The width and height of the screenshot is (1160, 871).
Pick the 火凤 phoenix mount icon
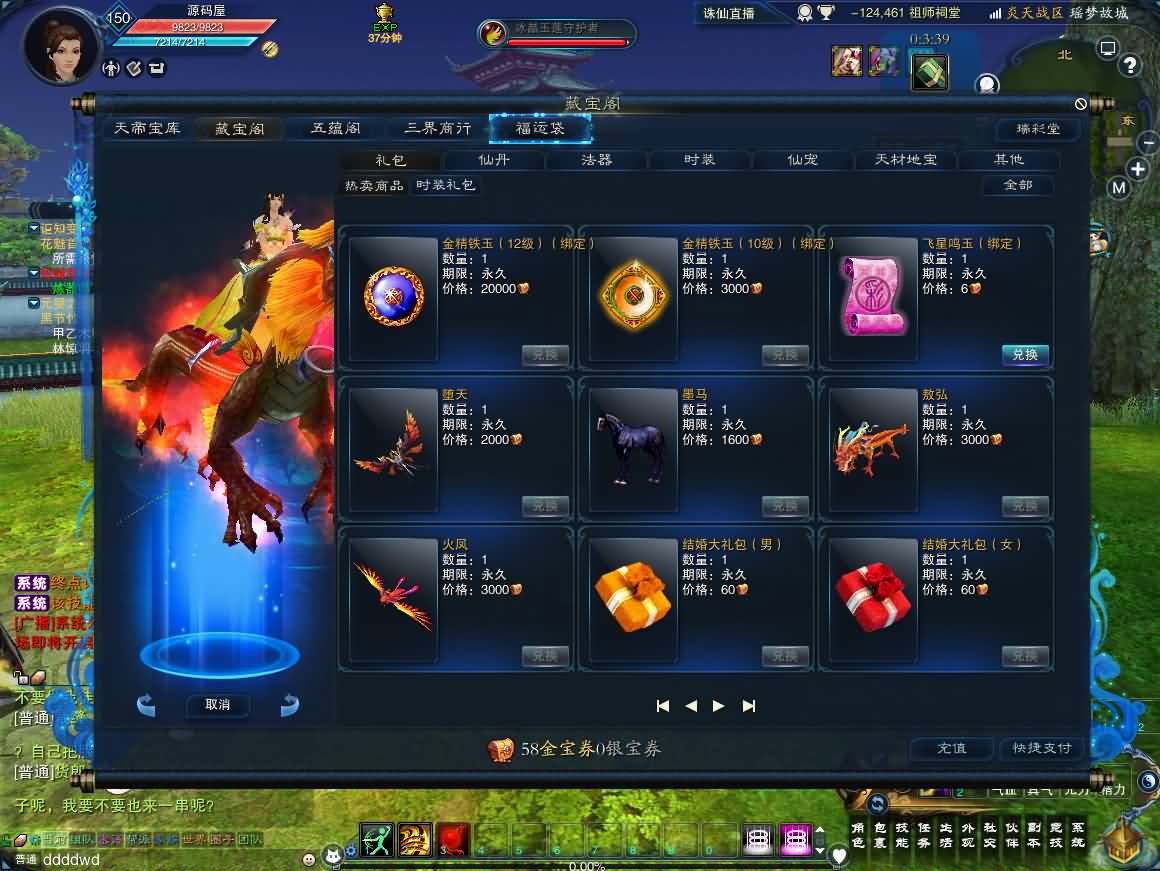click(x=393, y=596)
